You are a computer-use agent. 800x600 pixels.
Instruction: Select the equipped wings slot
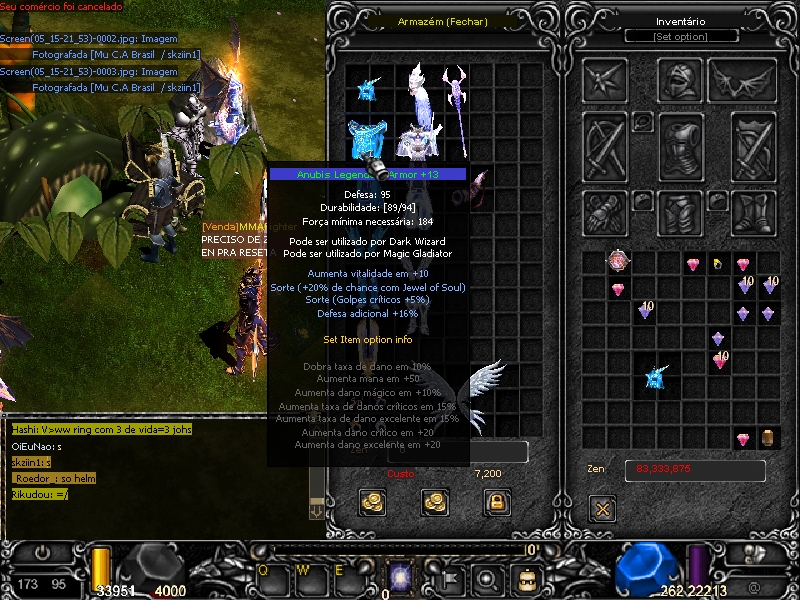pyautogui.click(x=742, y=80)
